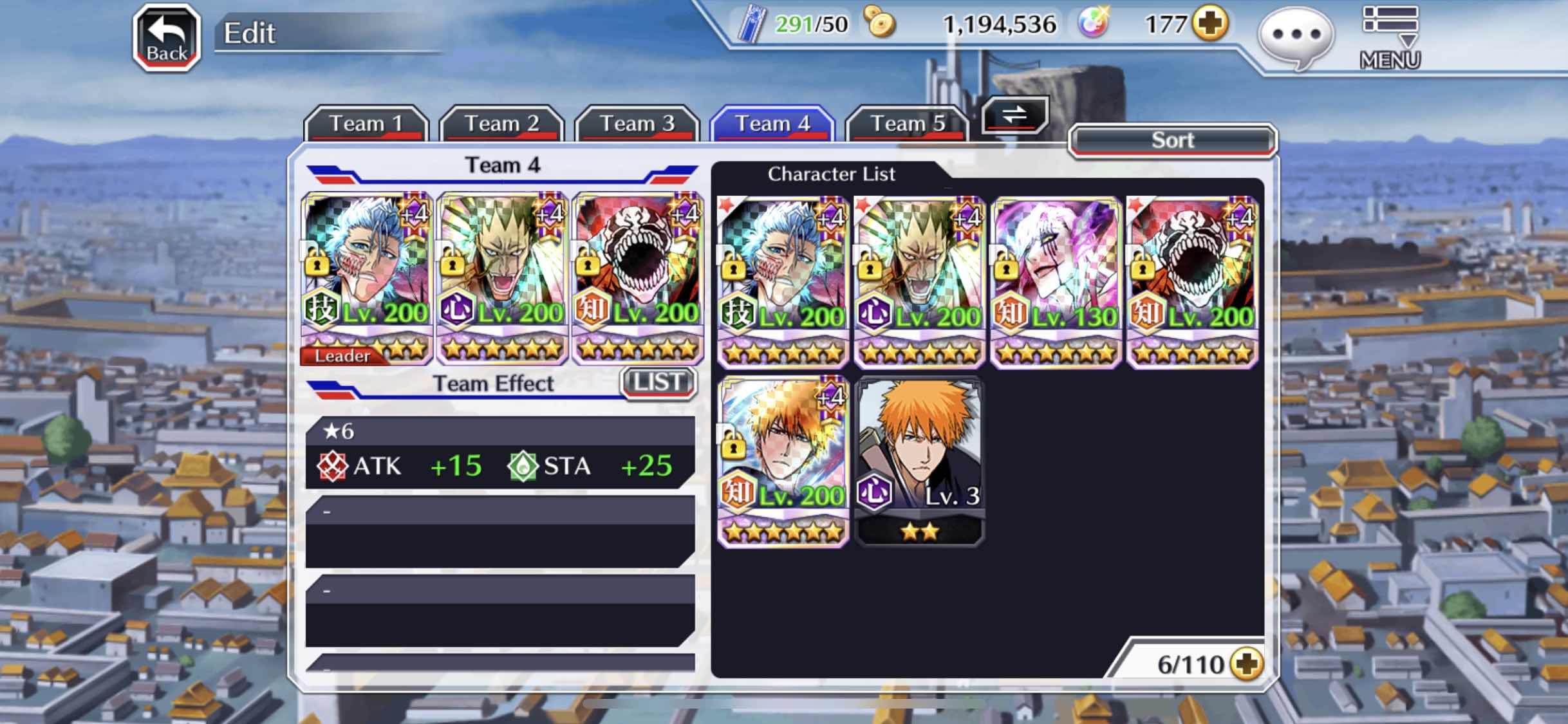Select the Leader slot character in Team 4
The height and width of the screenshot is (724, 1568).
(366, 278)
